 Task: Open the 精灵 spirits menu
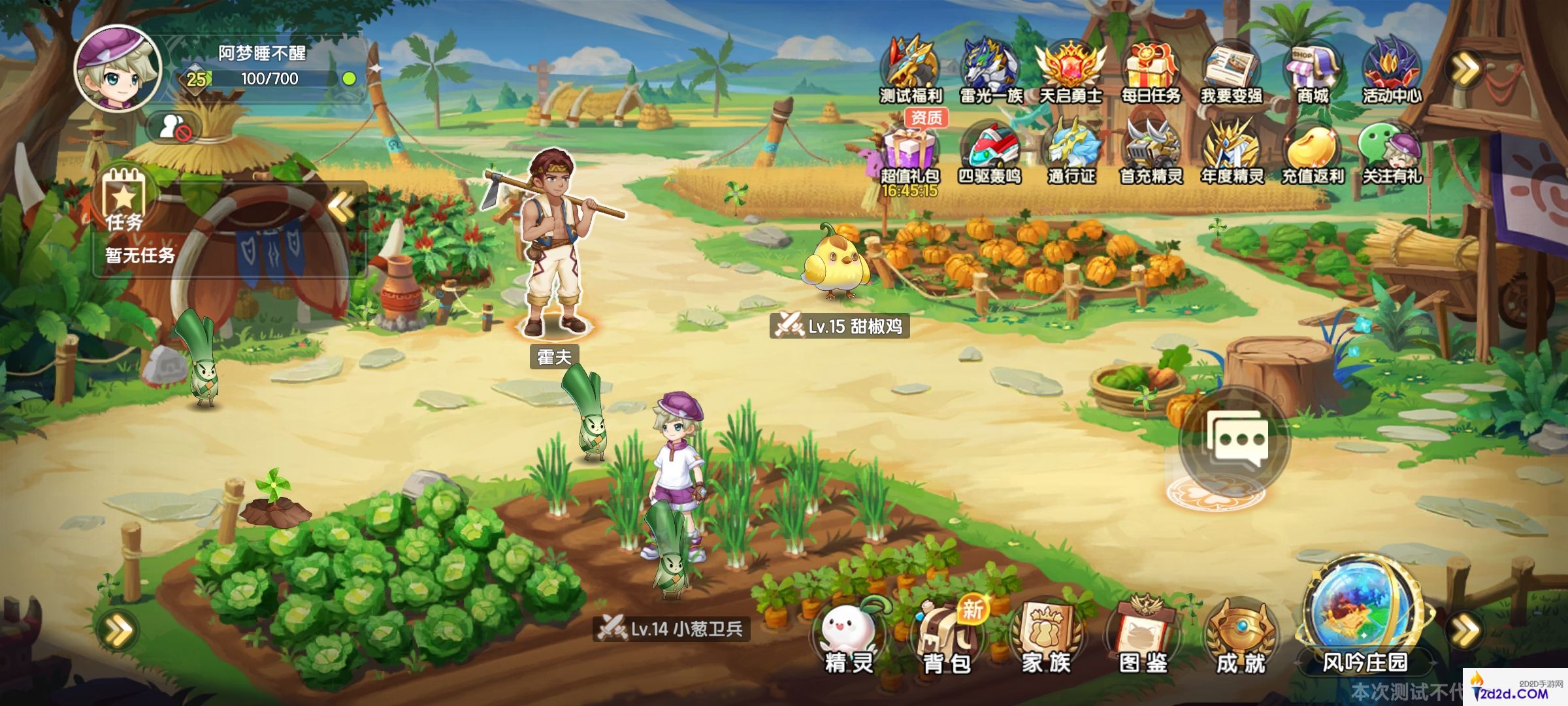pos(849,637)
